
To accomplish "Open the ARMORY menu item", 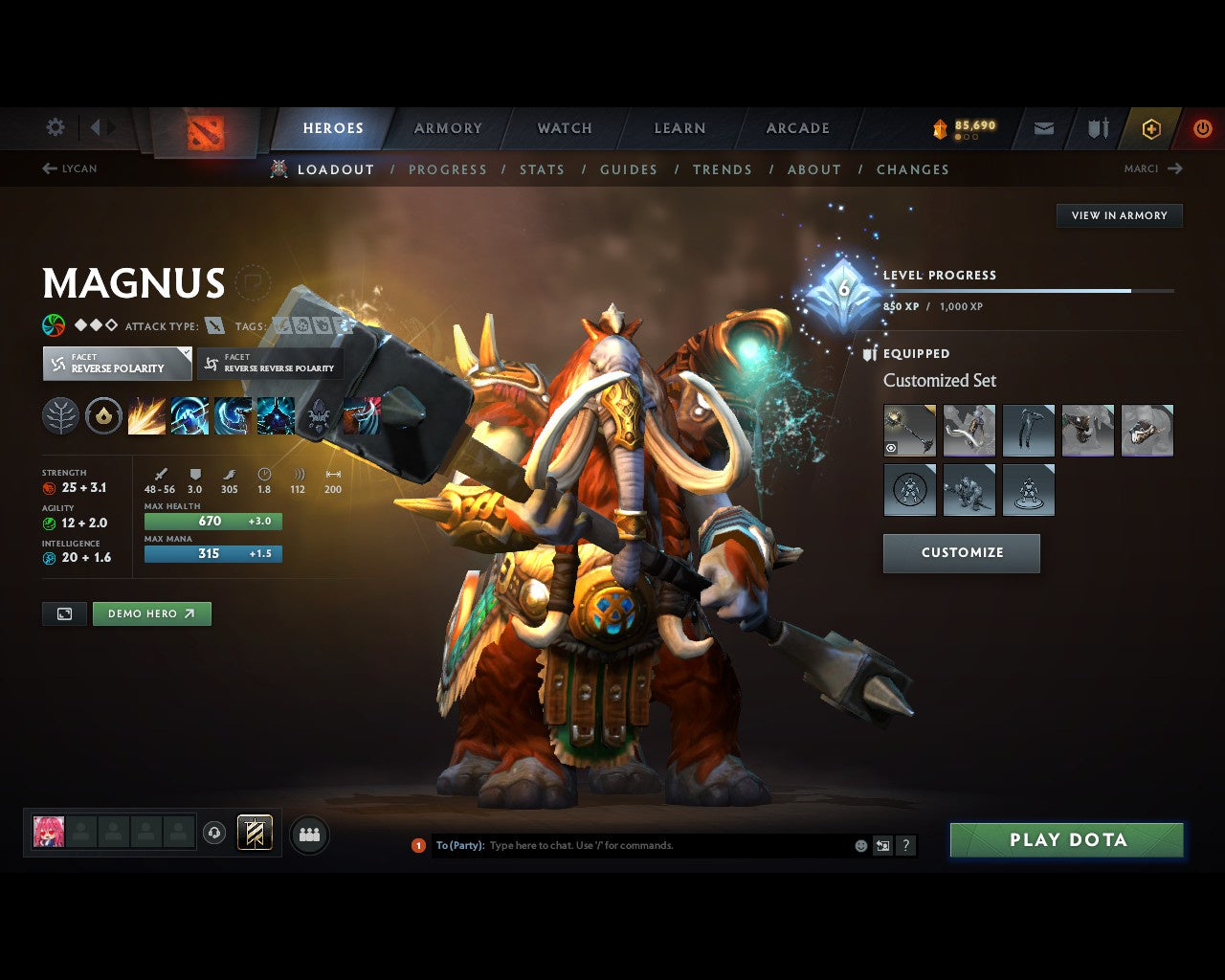I will click(x=447, y=127).
